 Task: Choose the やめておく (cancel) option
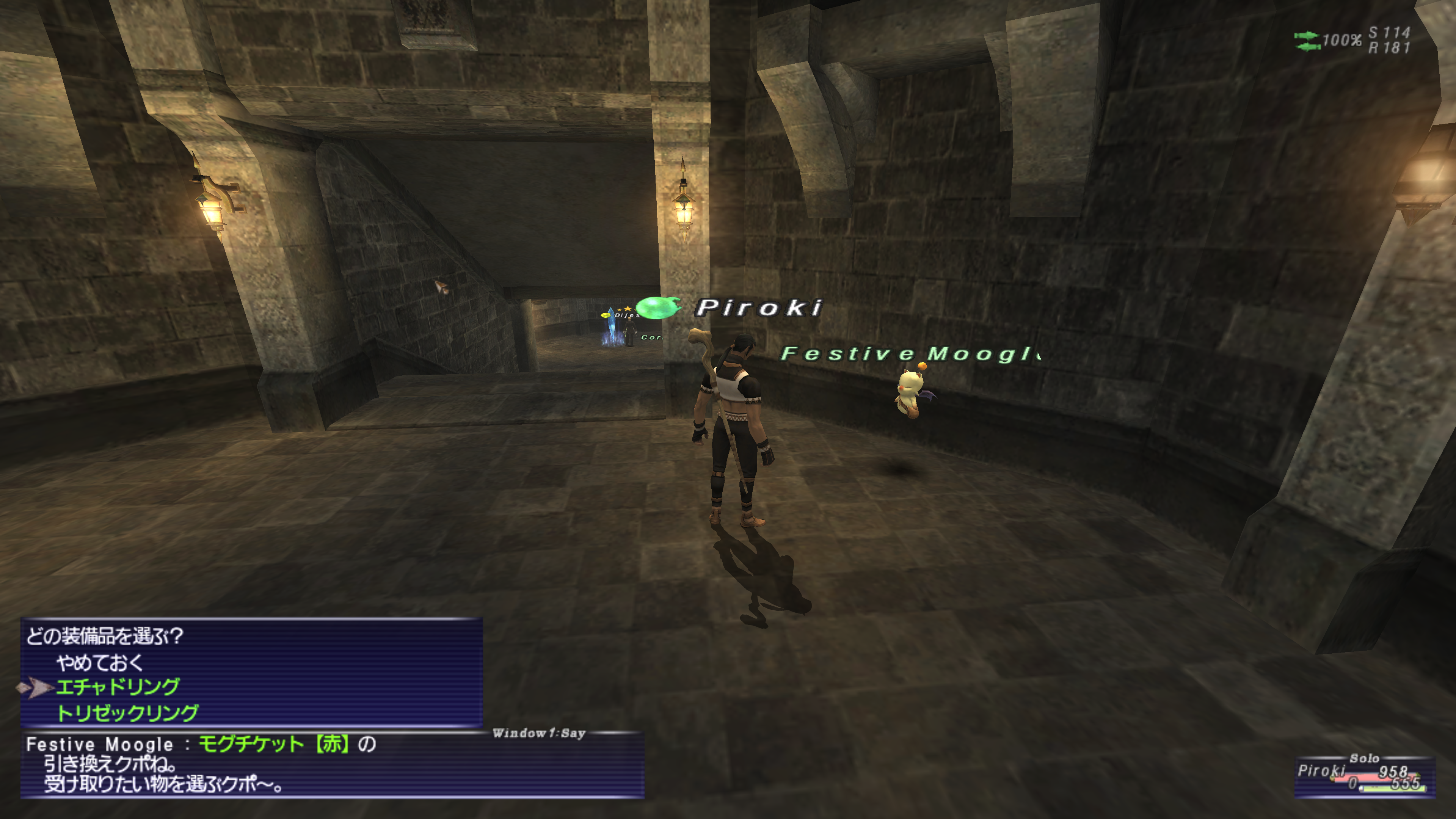[x=100, y=662]
